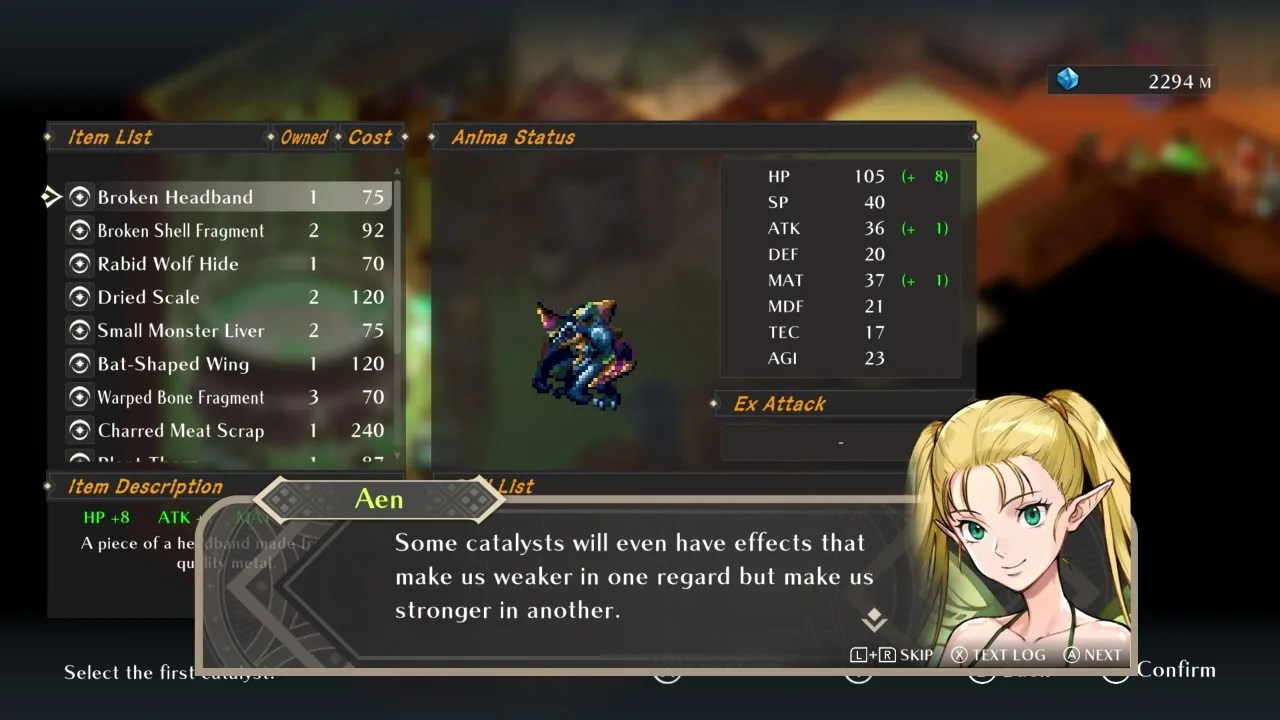Viewport: 1280px width, 720px height.
Task: Click the Cost column header
Action: point(370,137)
